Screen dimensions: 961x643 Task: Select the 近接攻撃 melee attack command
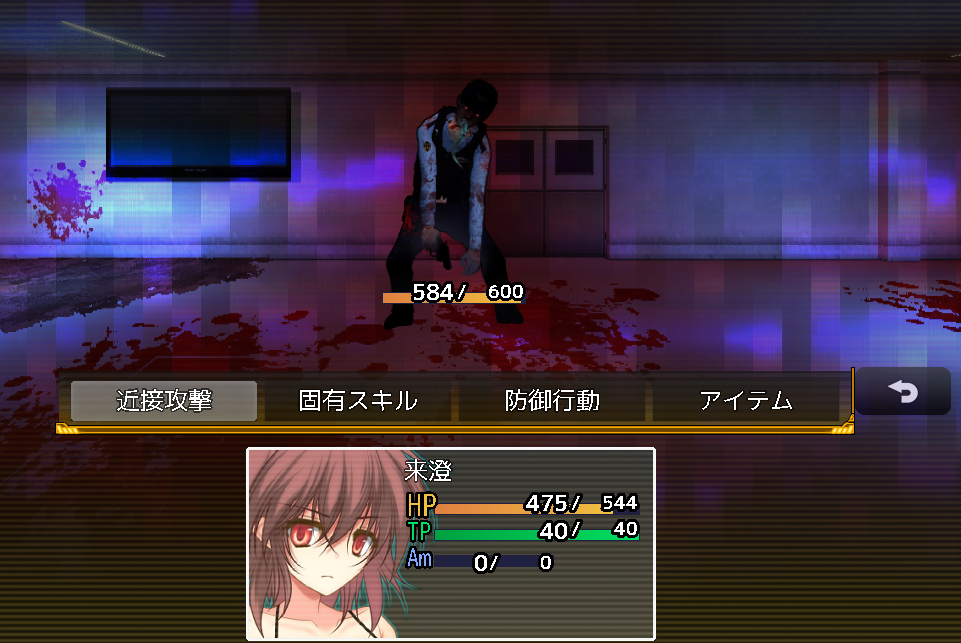click(164, 401)
